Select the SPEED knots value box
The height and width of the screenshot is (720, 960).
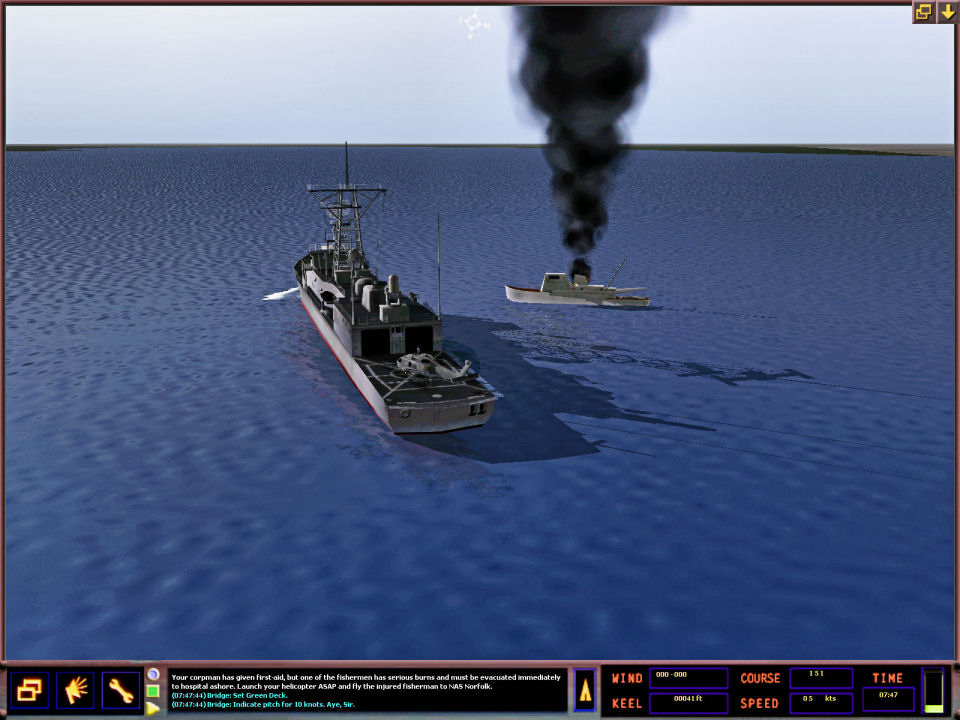(821, 702)
